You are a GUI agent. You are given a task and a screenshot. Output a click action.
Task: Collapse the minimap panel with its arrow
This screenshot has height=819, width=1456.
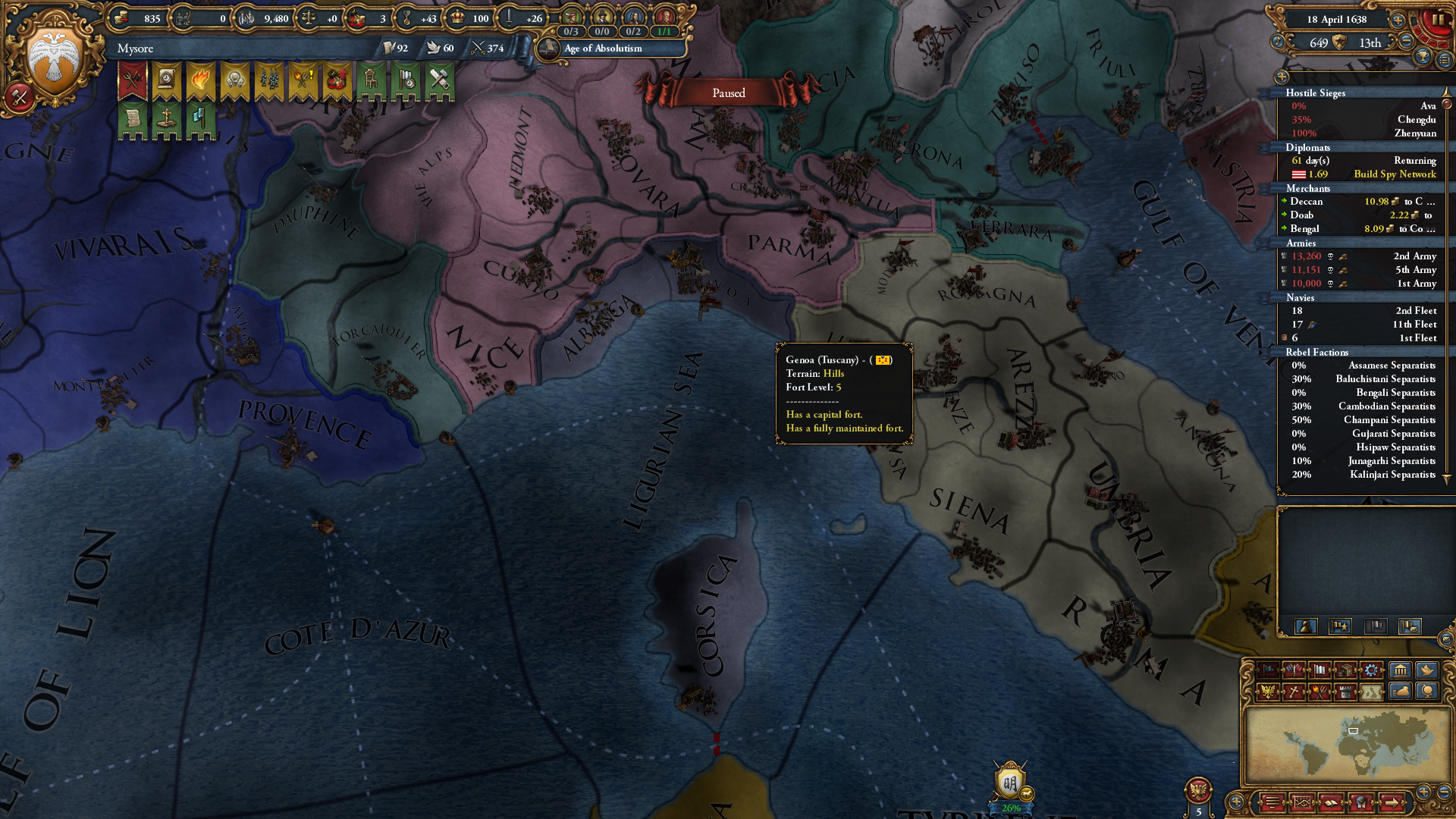point(1237,801)
